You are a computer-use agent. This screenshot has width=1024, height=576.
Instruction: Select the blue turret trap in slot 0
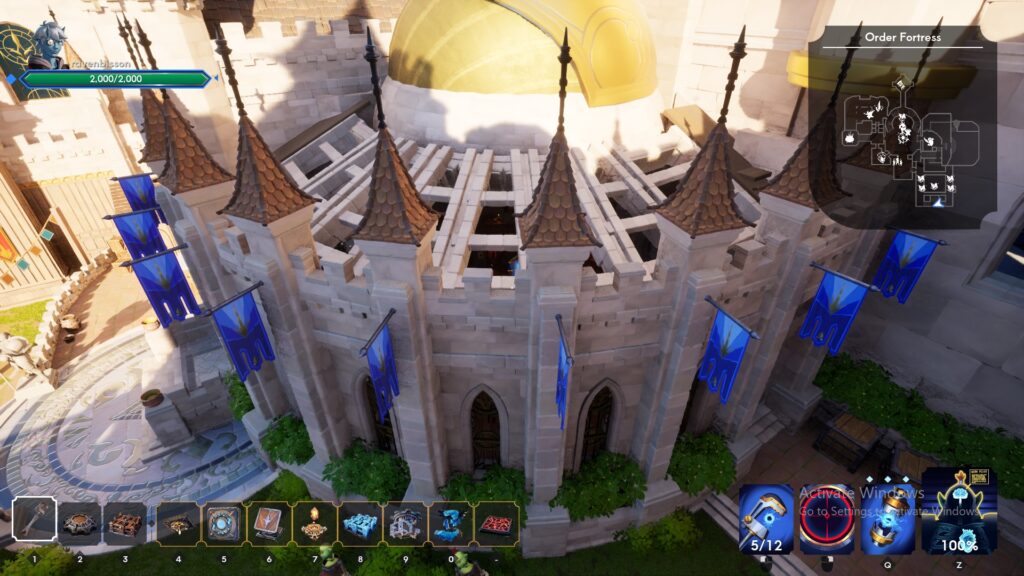450,523
